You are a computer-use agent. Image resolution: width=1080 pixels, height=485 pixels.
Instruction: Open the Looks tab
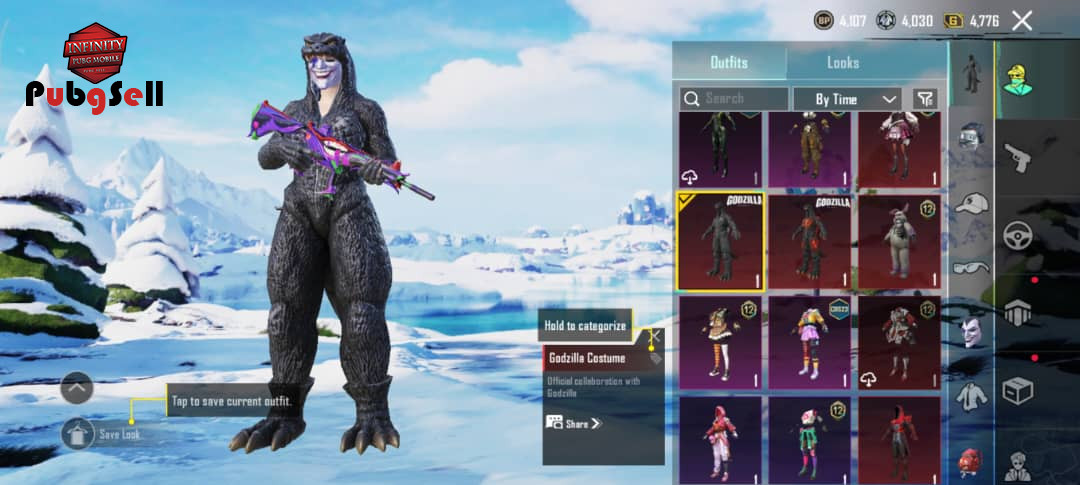pyautogui.click(x=843, y=62)
